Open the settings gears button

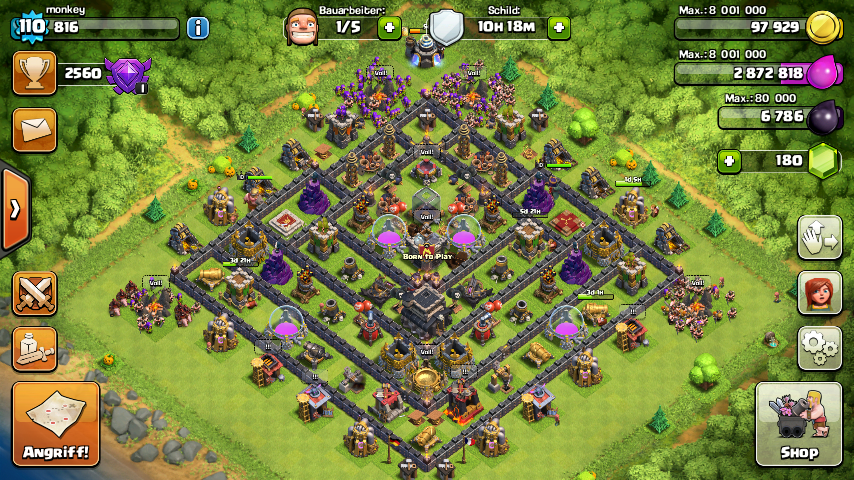(819, 348)
